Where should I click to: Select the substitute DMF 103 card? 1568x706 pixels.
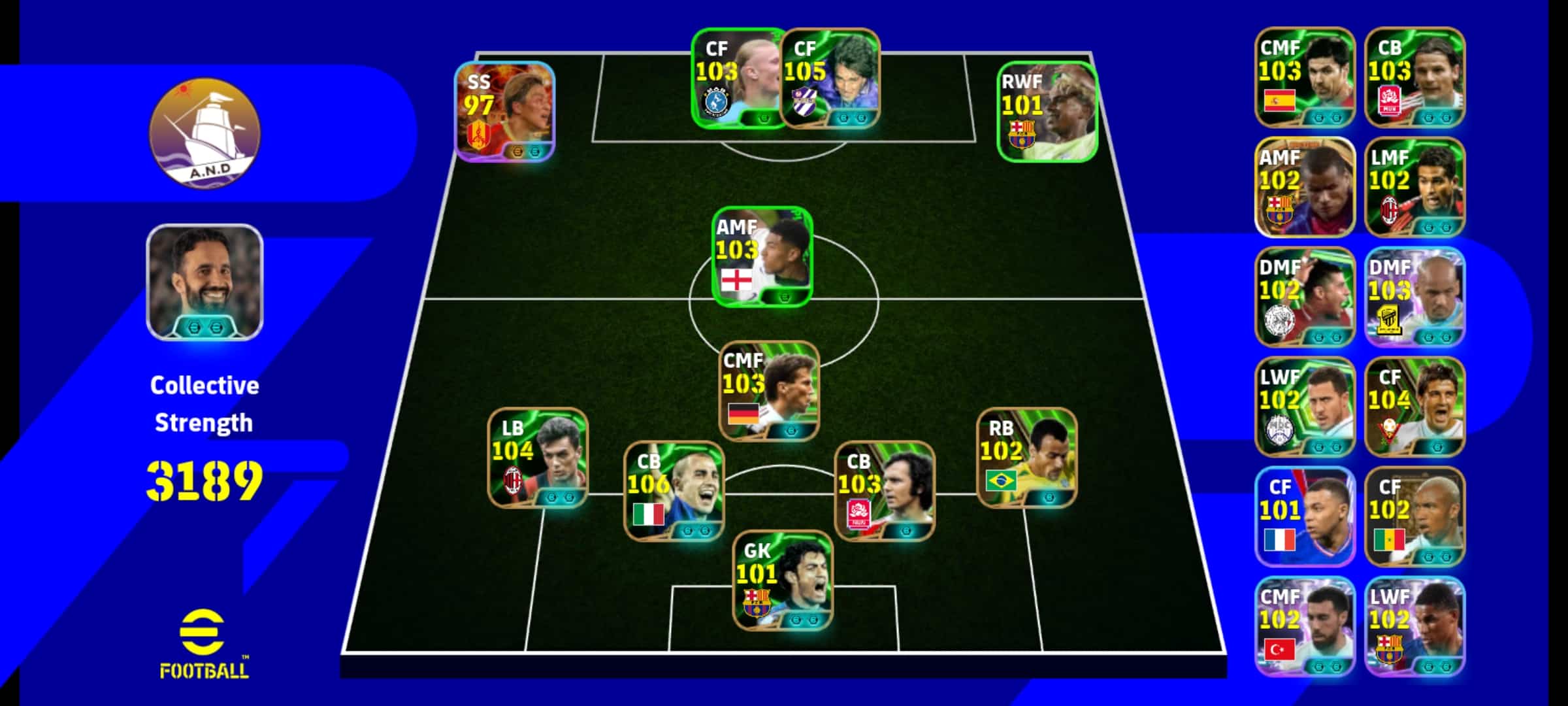point(1414,297)
